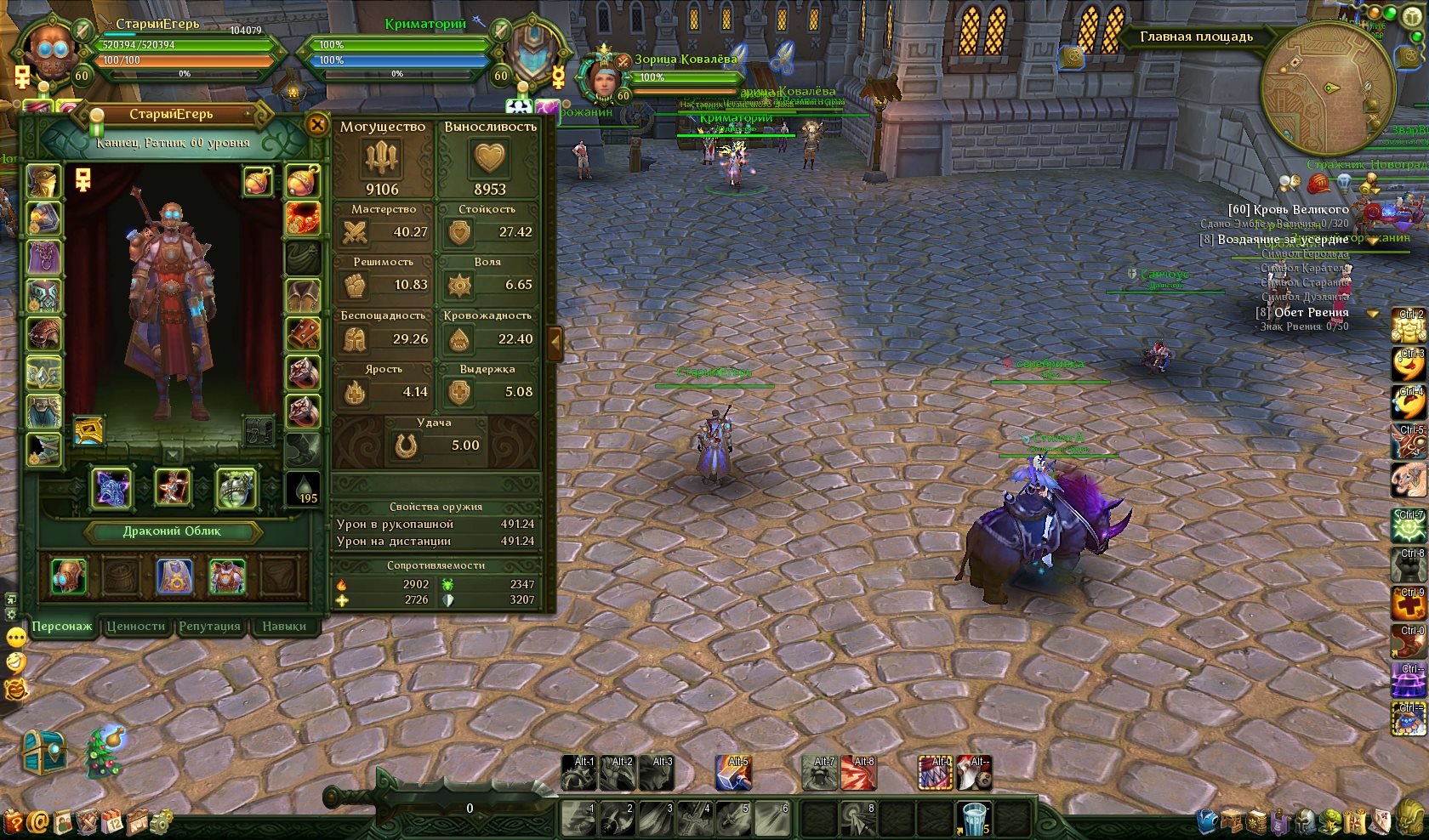This screenshot has height=840, width=1429.
Task: Use the drinking glass item in hotbar
Action: point(973,818)
